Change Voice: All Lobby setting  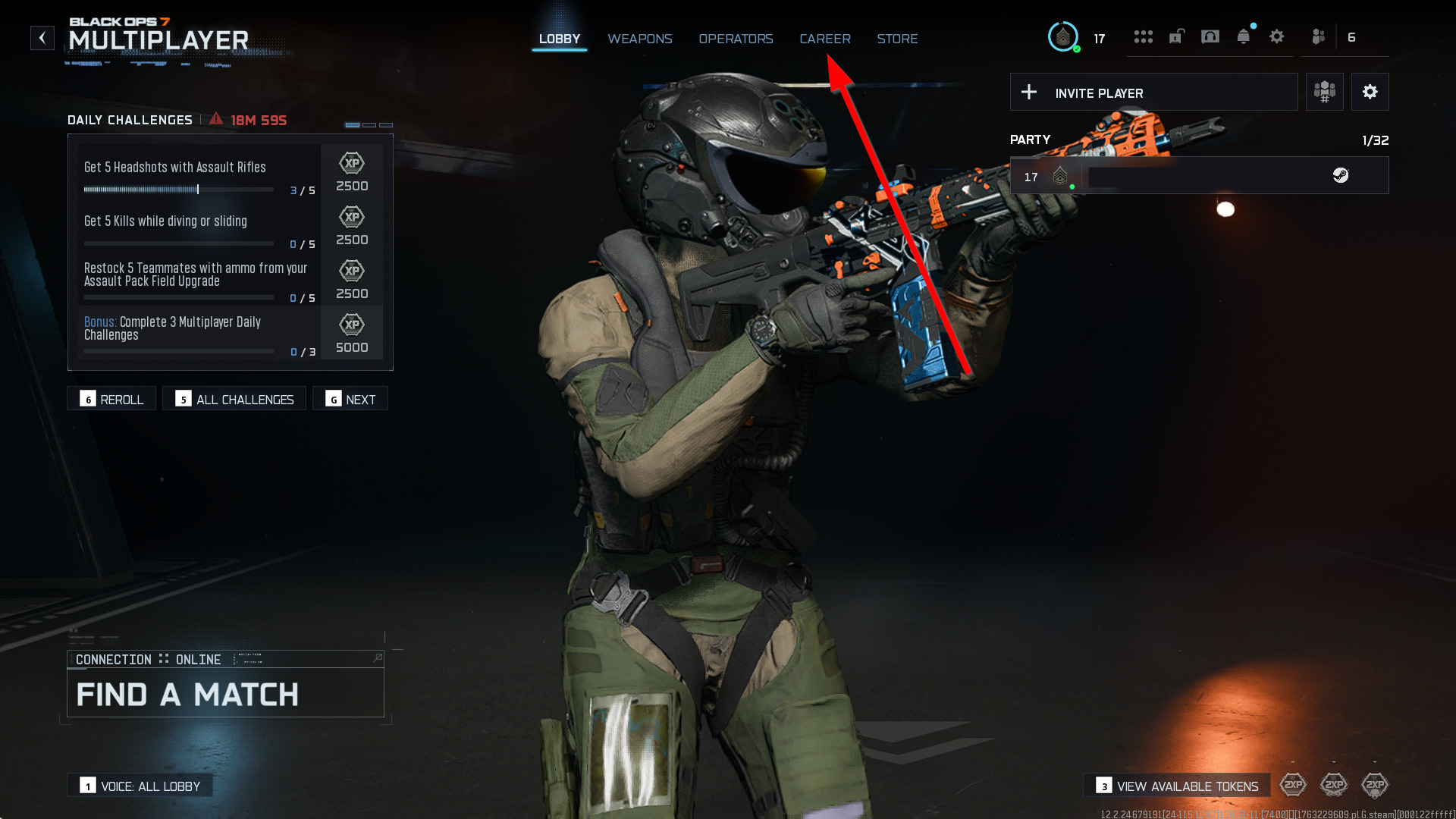(x=140, y=786)
